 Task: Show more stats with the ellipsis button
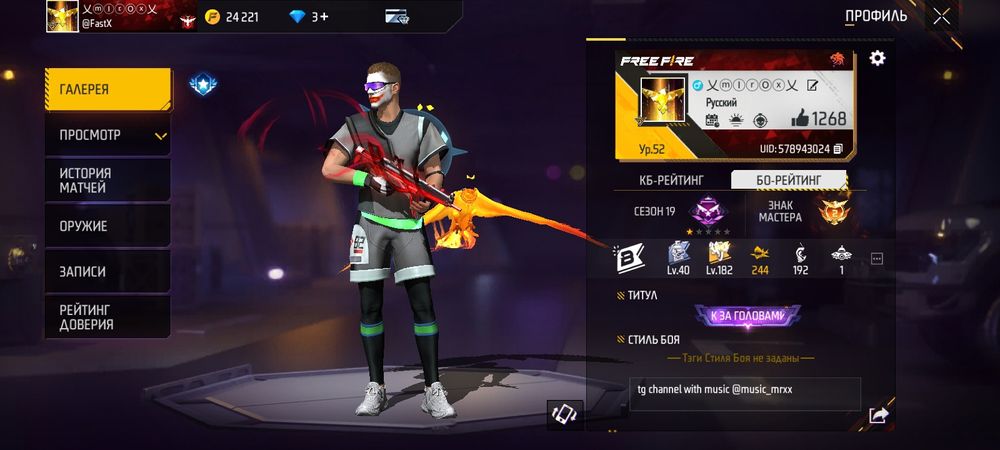tap(877, 258)
